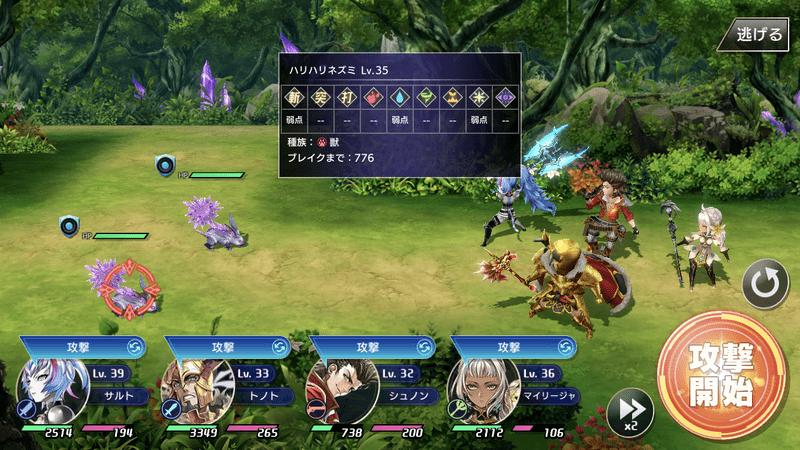The height and width of the screenshot is (450, 800).
Task: Choose シュノン's character portrait
Action: point(335,392)
